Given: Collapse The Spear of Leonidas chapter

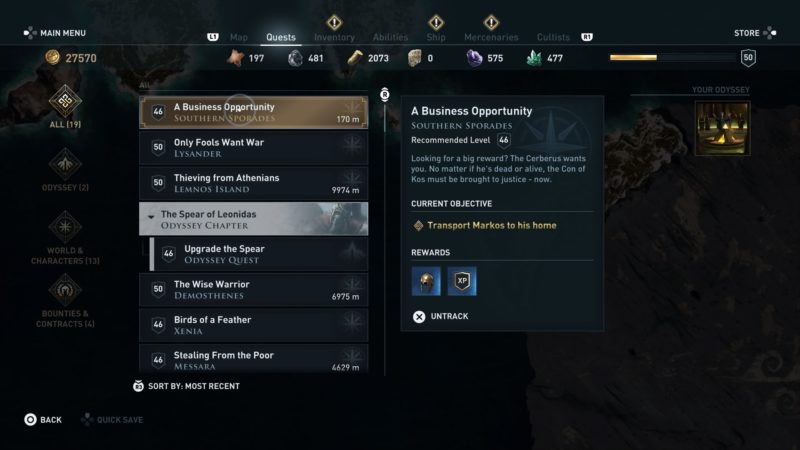Looking at the screenshot, I should [x=253, y=219].
